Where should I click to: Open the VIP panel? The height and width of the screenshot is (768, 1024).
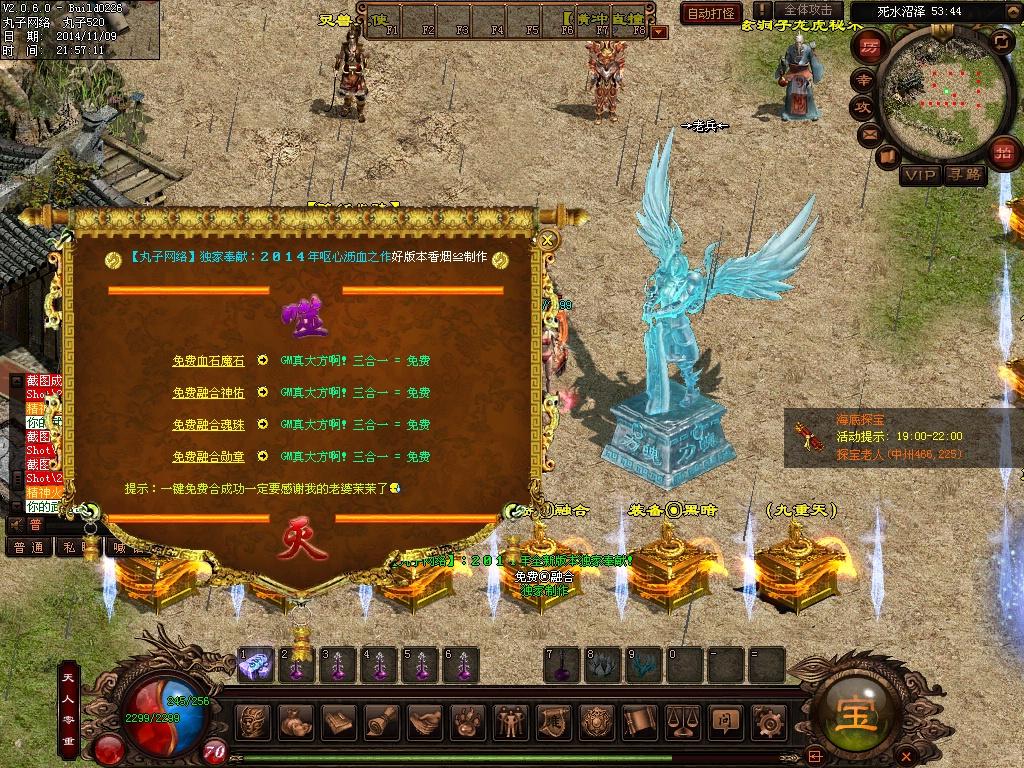(919, 176)
